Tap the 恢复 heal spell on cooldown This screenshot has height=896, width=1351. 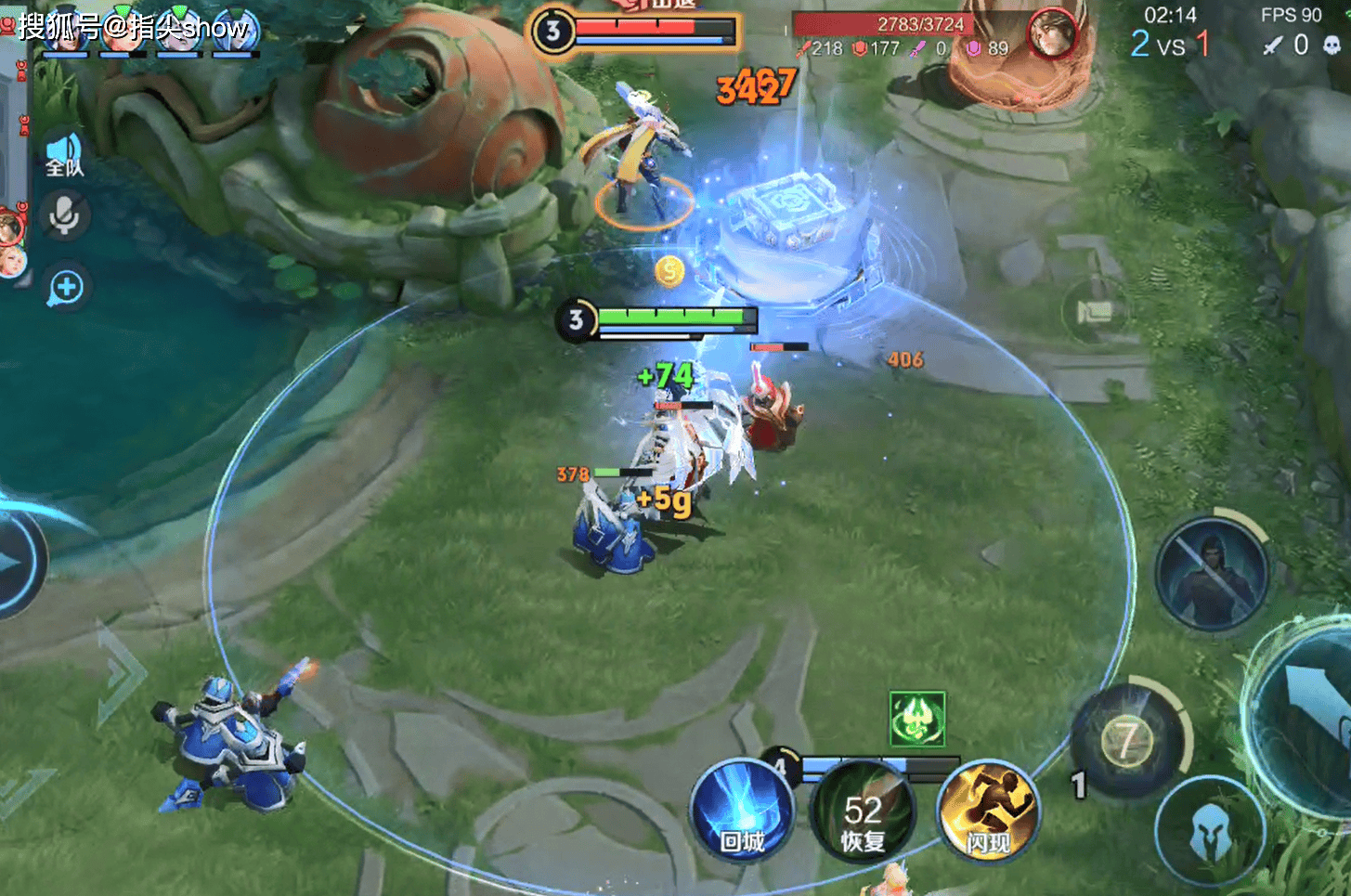pyautogui.click(x=863, y=814)
